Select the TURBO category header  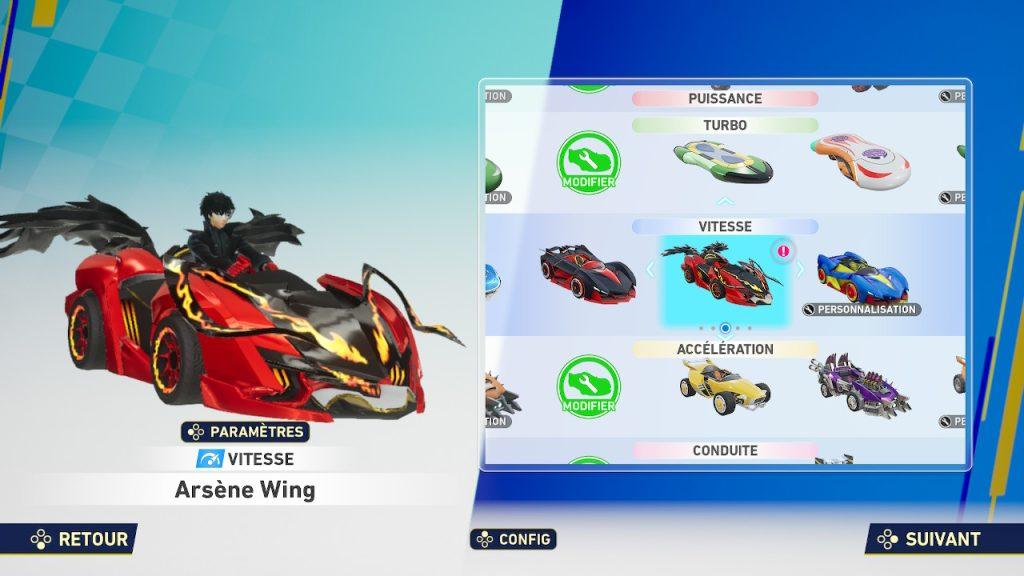click(x=725, y=126)
